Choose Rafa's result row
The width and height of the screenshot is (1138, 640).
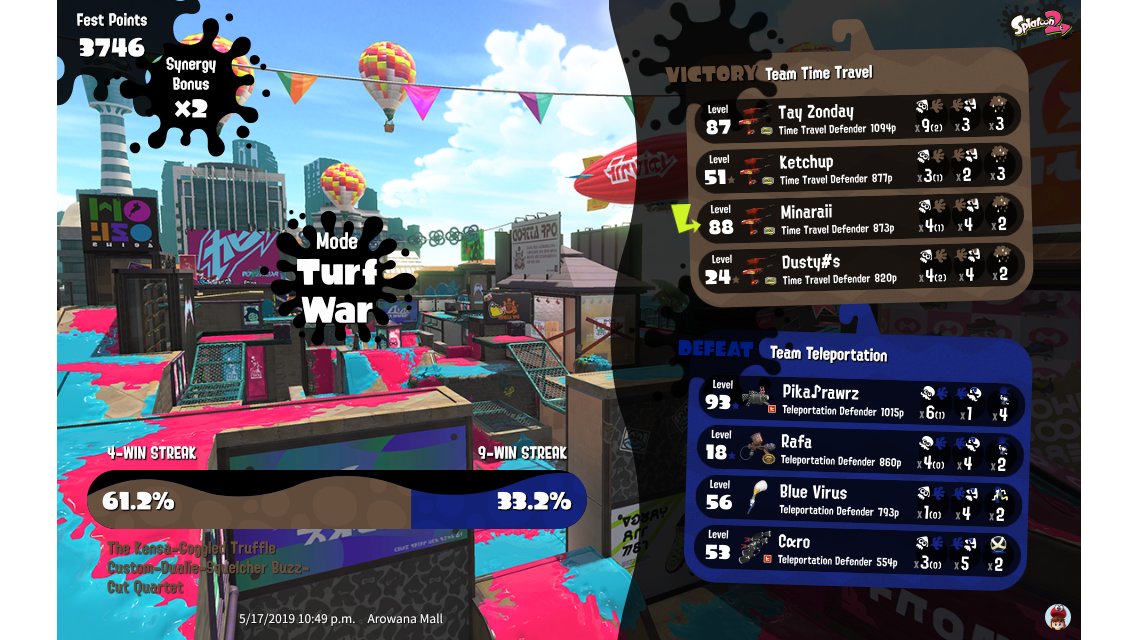tap(860, 450)
